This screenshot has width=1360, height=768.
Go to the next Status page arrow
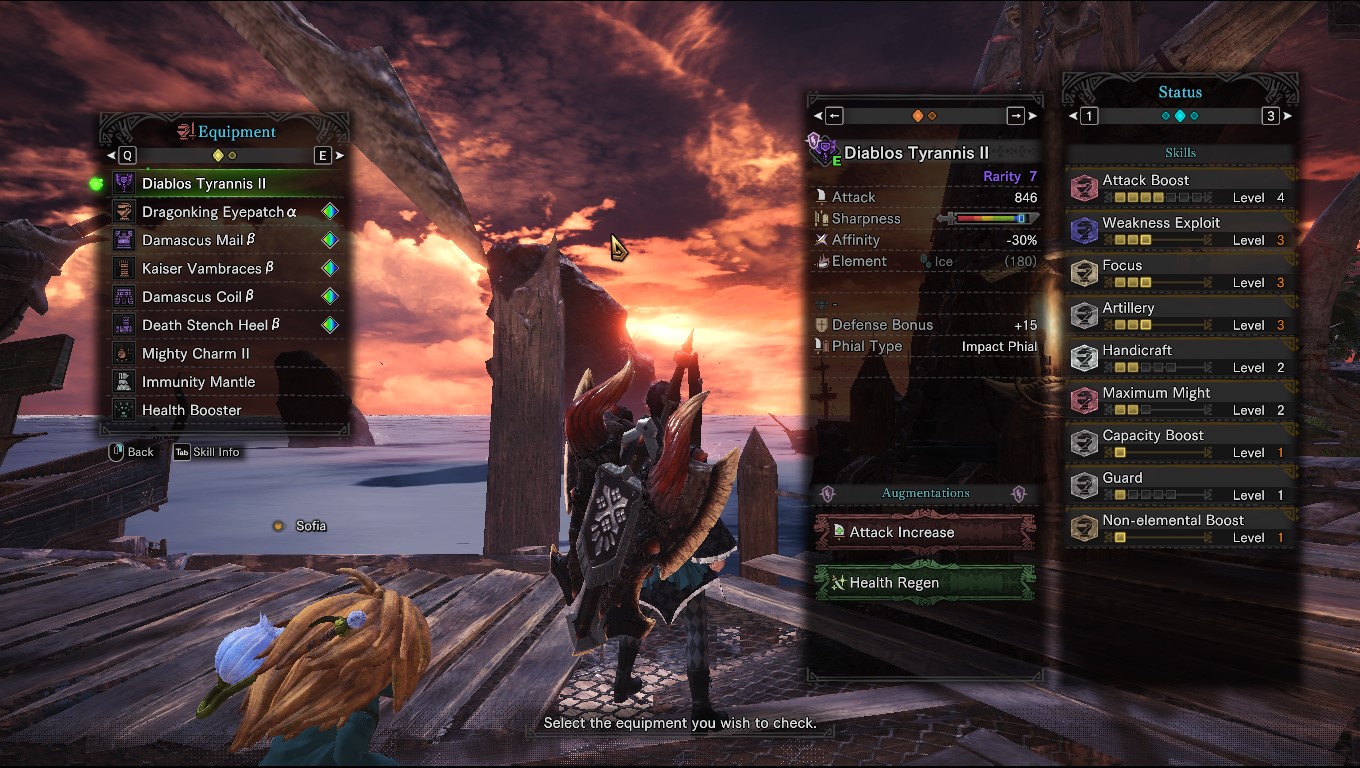(x=1272, y=116)
